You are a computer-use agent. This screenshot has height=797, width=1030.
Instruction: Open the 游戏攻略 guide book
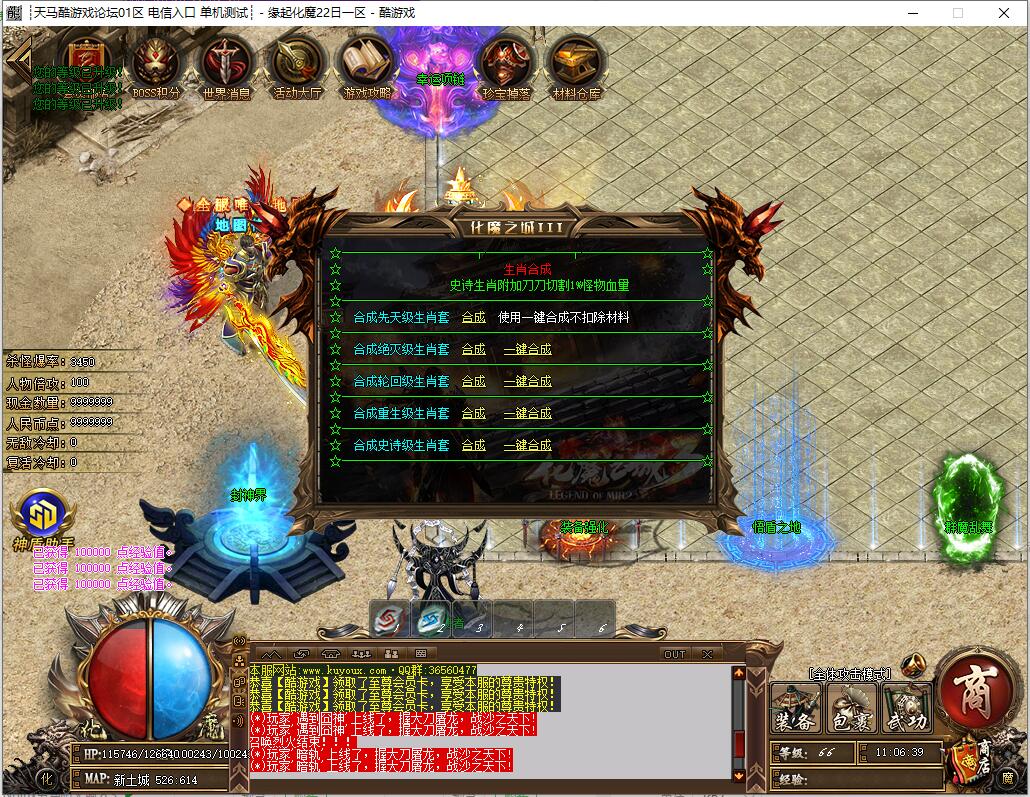point(368,65)
